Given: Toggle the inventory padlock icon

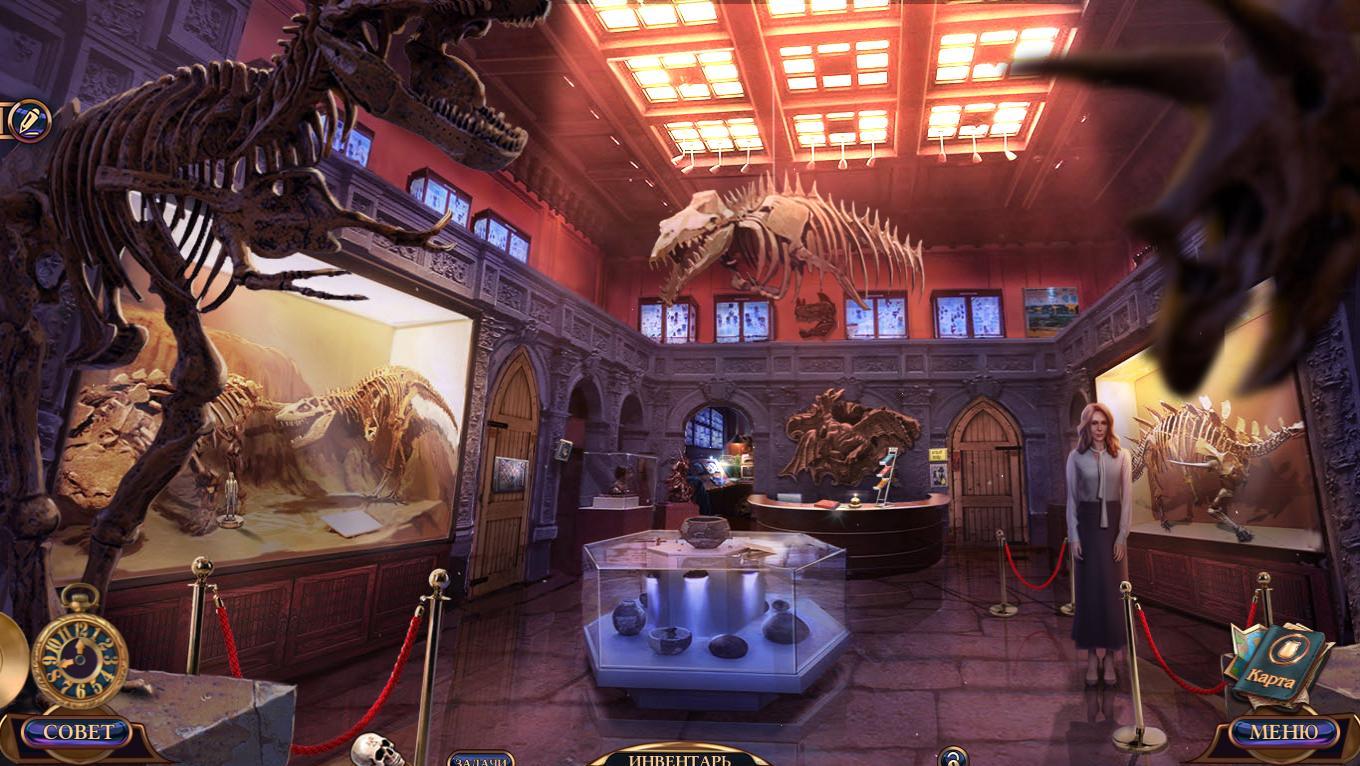Looking at the screenshot, I should [953, 757].
